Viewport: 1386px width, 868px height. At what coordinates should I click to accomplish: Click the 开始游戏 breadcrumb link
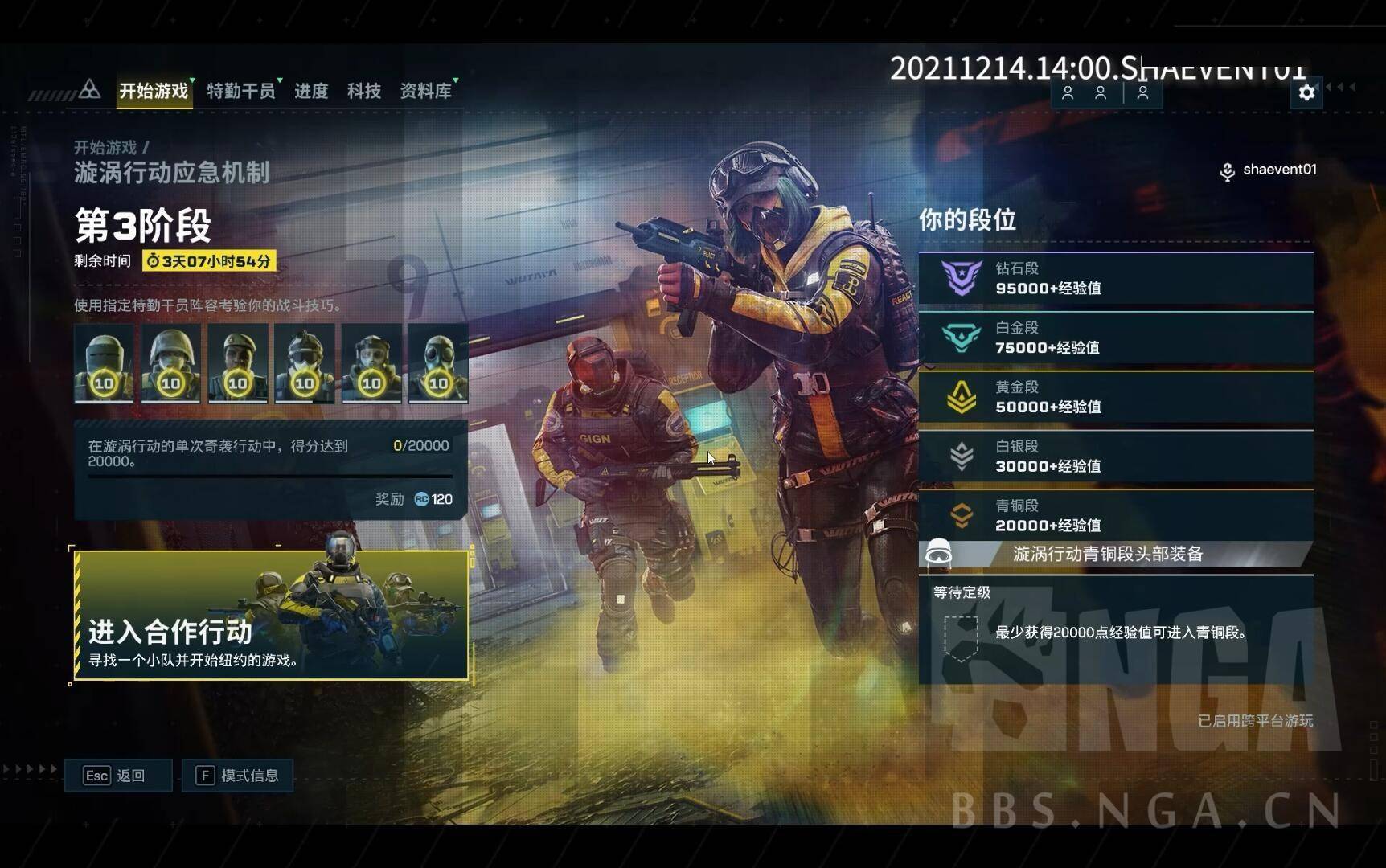[x=105, y=147]
